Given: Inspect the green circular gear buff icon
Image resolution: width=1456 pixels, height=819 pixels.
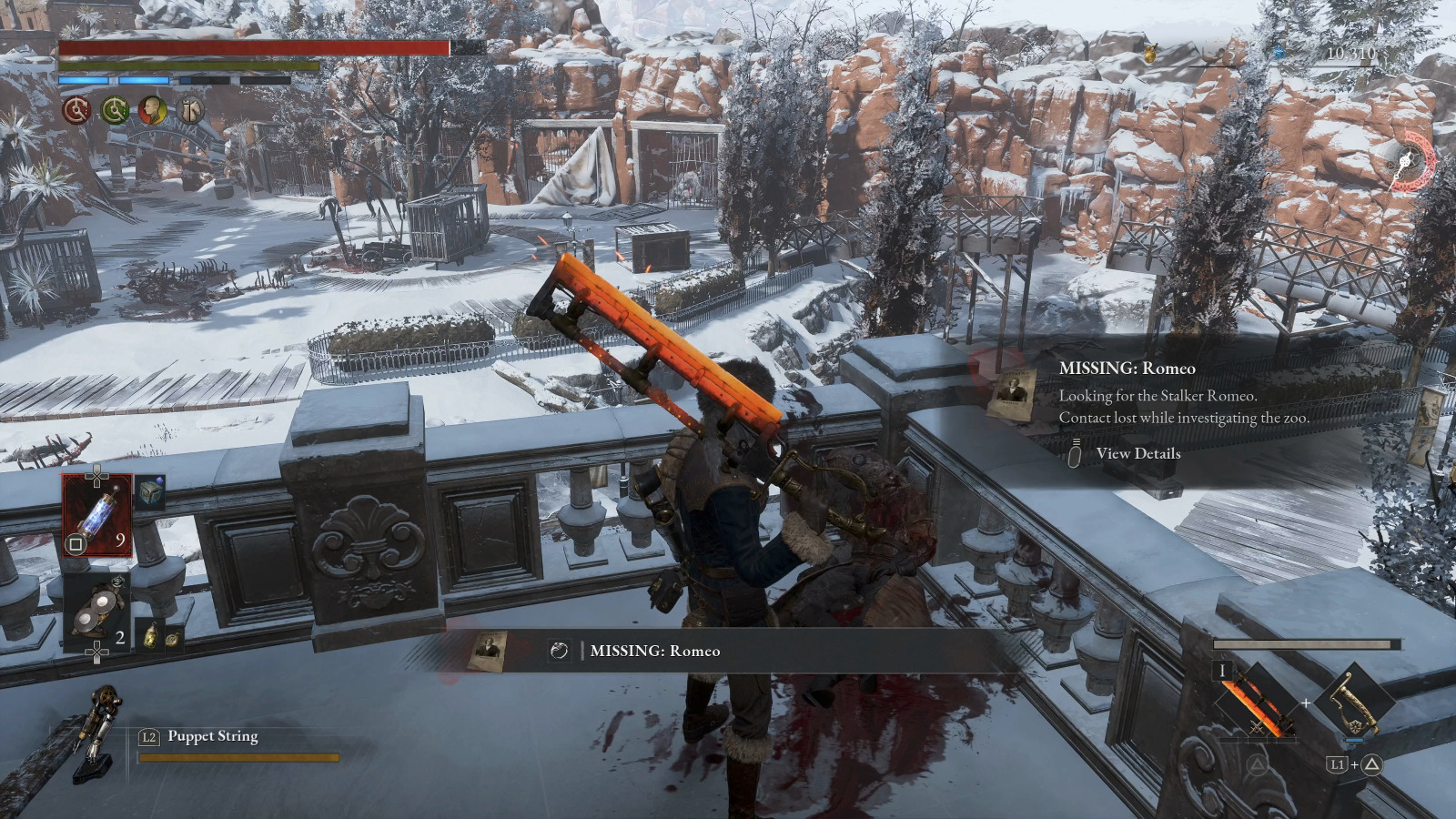Looking at the screenshot, I should point(115,111).
